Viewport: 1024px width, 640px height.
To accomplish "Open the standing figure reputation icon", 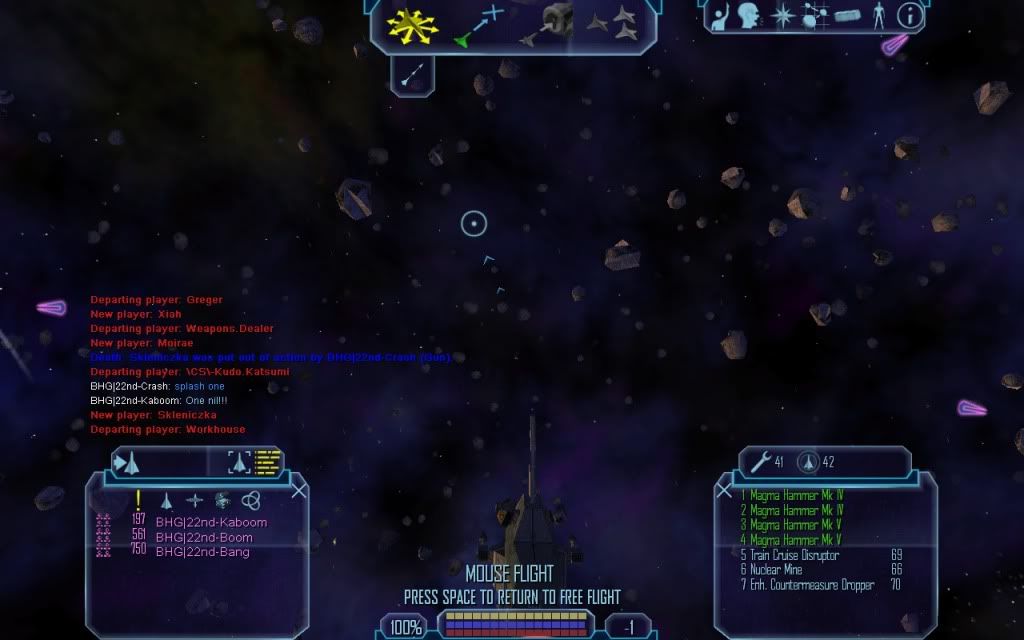I will pos(879,15).
